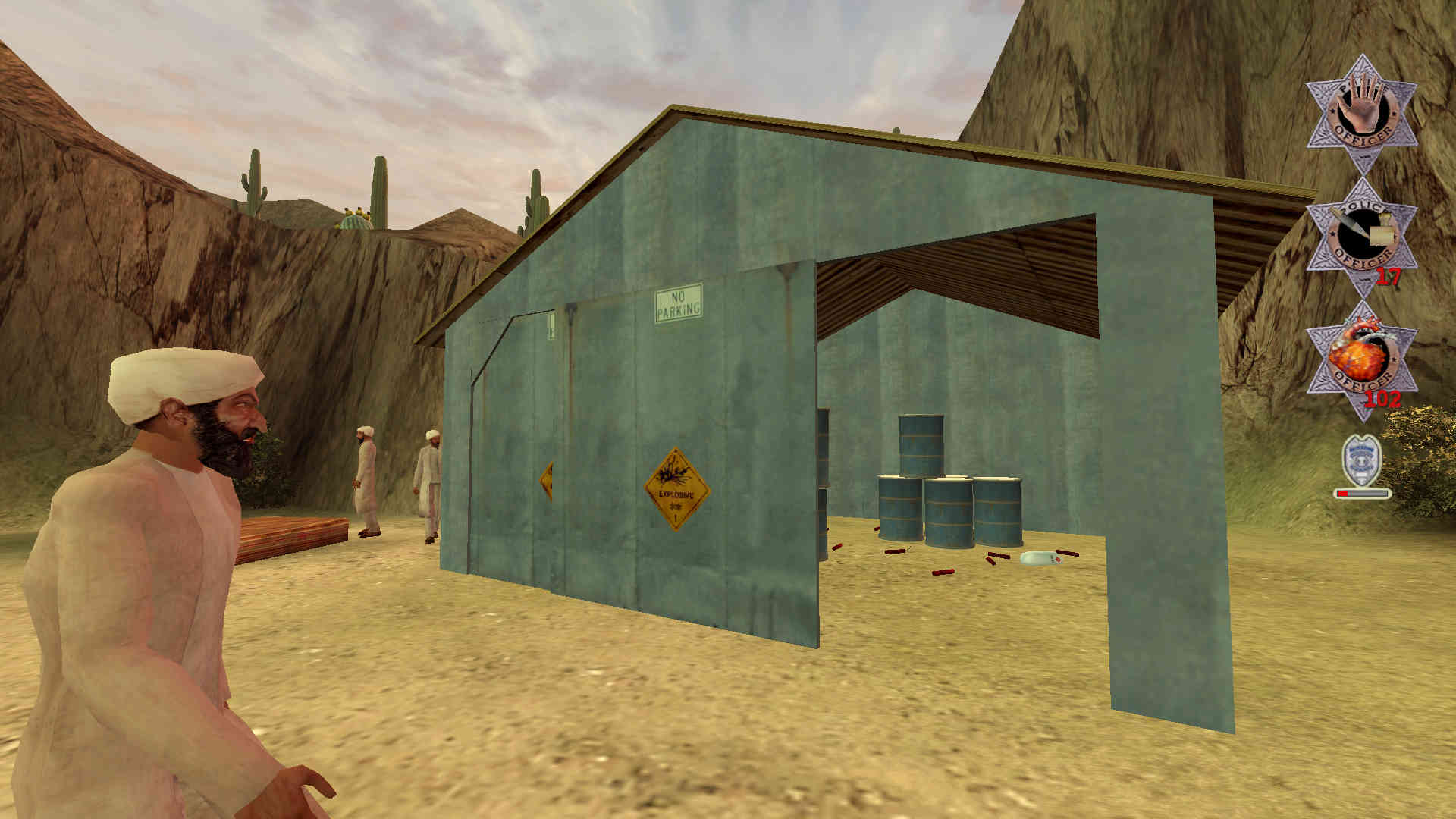Image resolution: width=1456 pixels, height=819 pixels.
Task: Click the small police badge wanted icon
Action: [1361, 460]
